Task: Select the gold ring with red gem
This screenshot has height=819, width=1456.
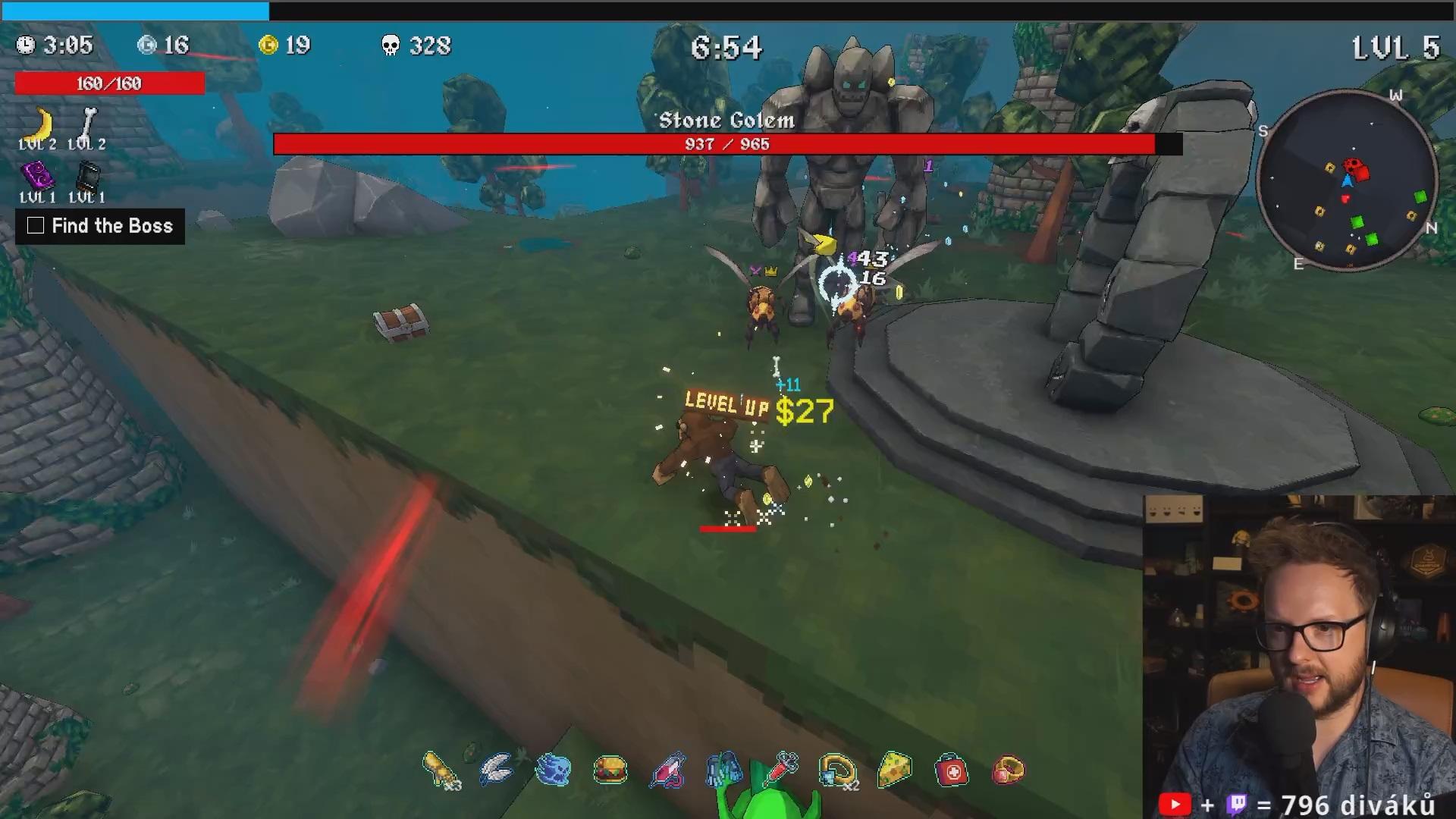Action: [1009, 770]
